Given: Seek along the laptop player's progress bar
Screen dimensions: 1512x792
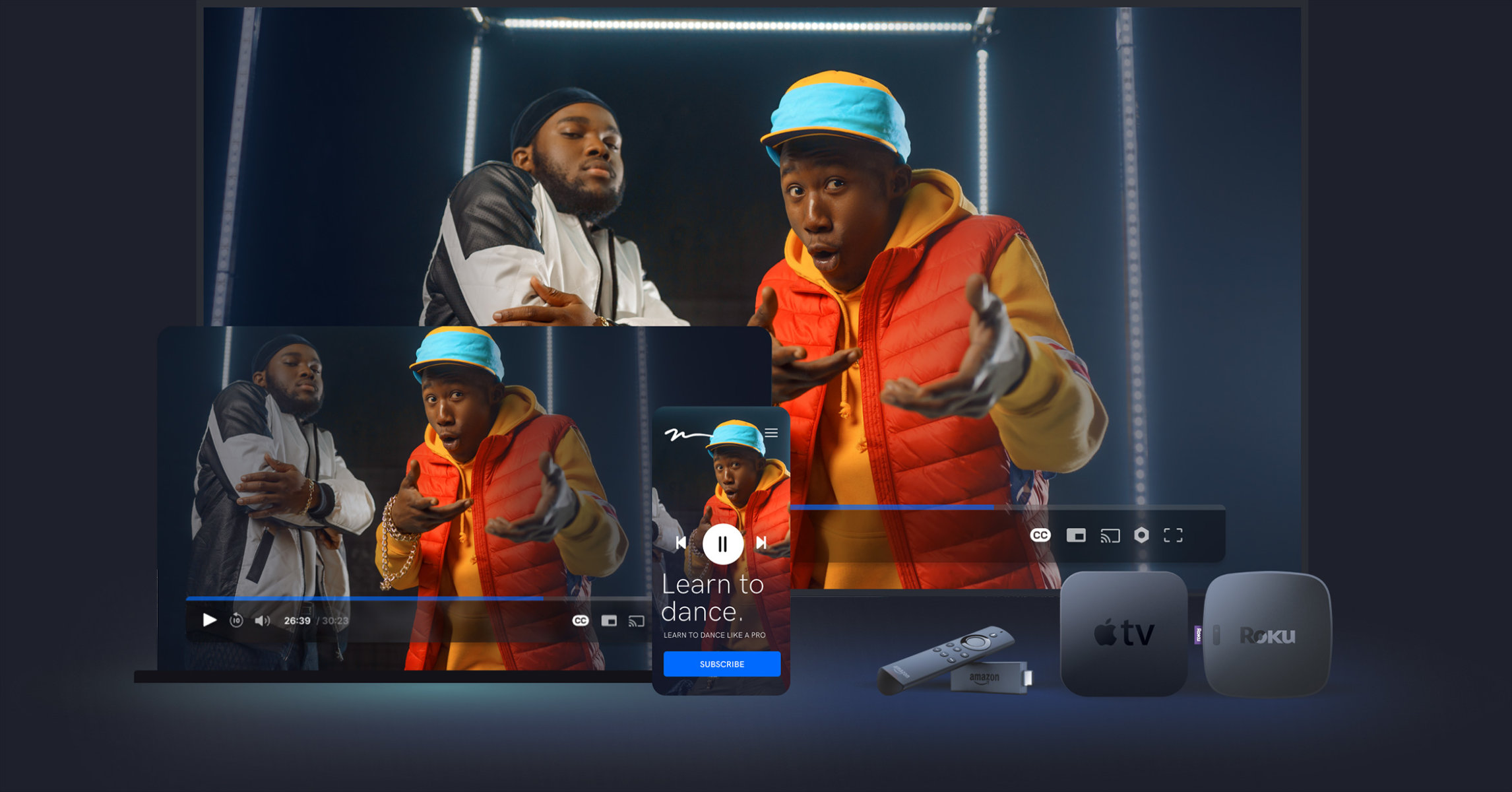Looking at the screenshot, I should 396,599.
